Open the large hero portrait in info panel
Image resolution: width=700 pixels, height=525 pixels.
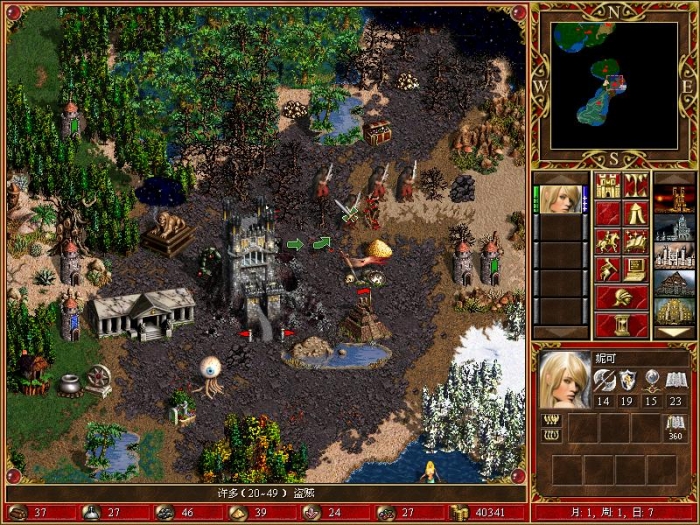(565, 379)
